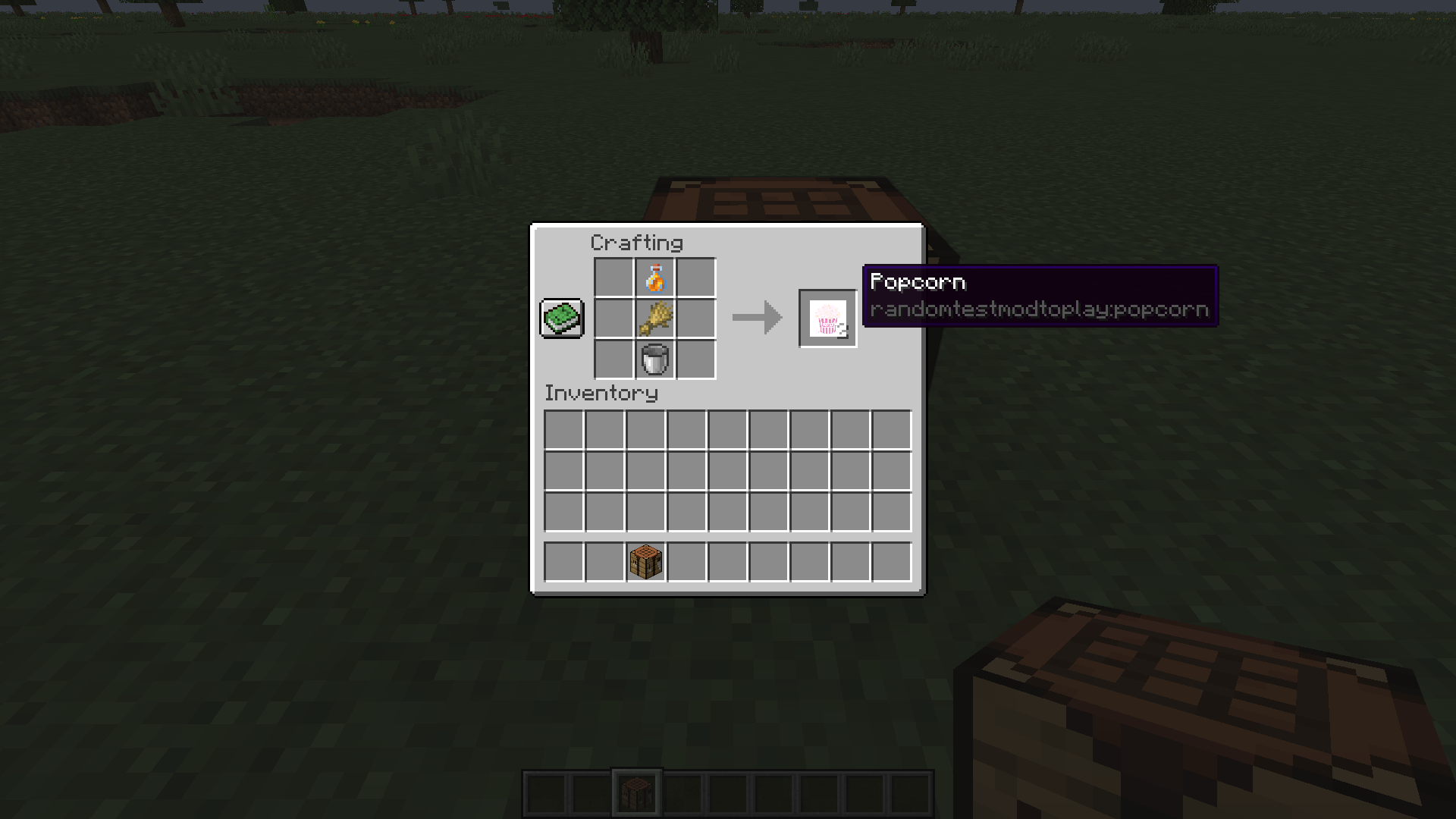The height and width of the screenshot is (819, 1456).
Task: Pick up the Honey Bottle ingredient
Action: 654,279
